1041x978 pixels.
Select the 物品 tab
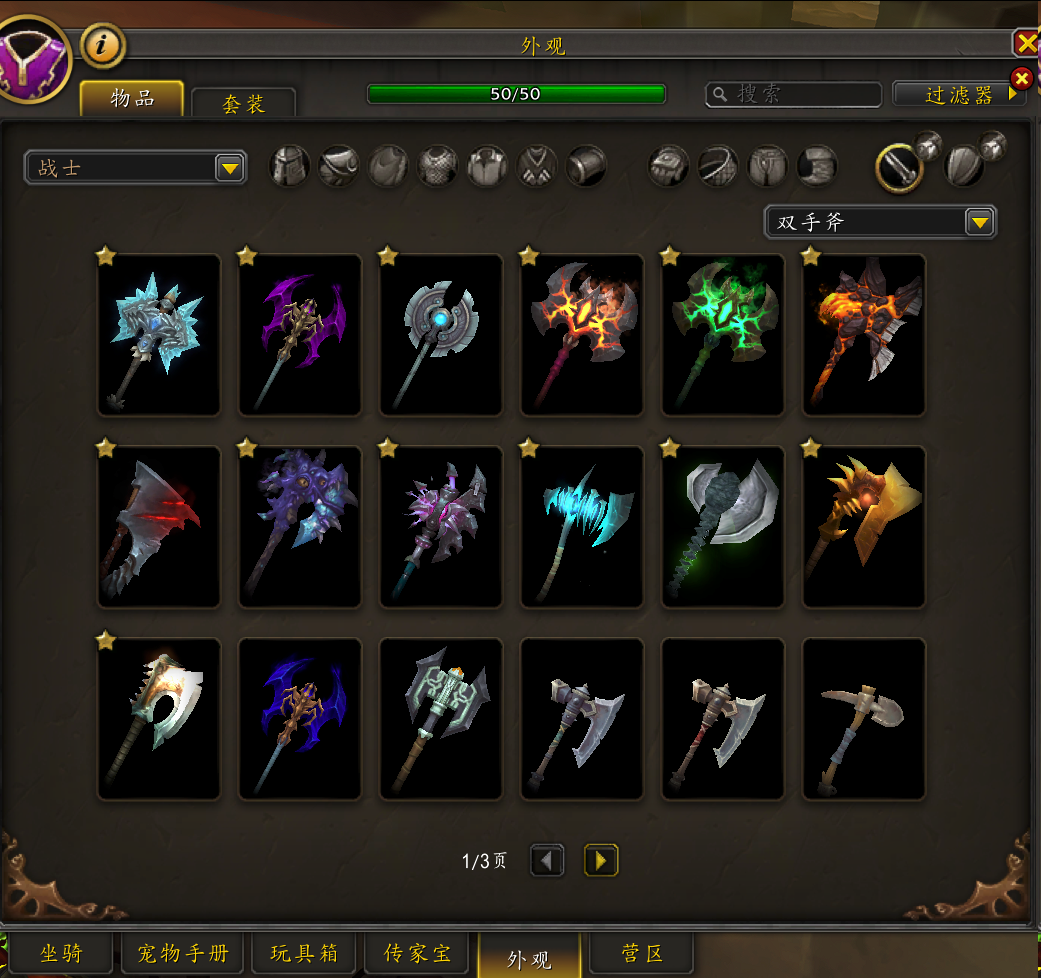(132, 99)
